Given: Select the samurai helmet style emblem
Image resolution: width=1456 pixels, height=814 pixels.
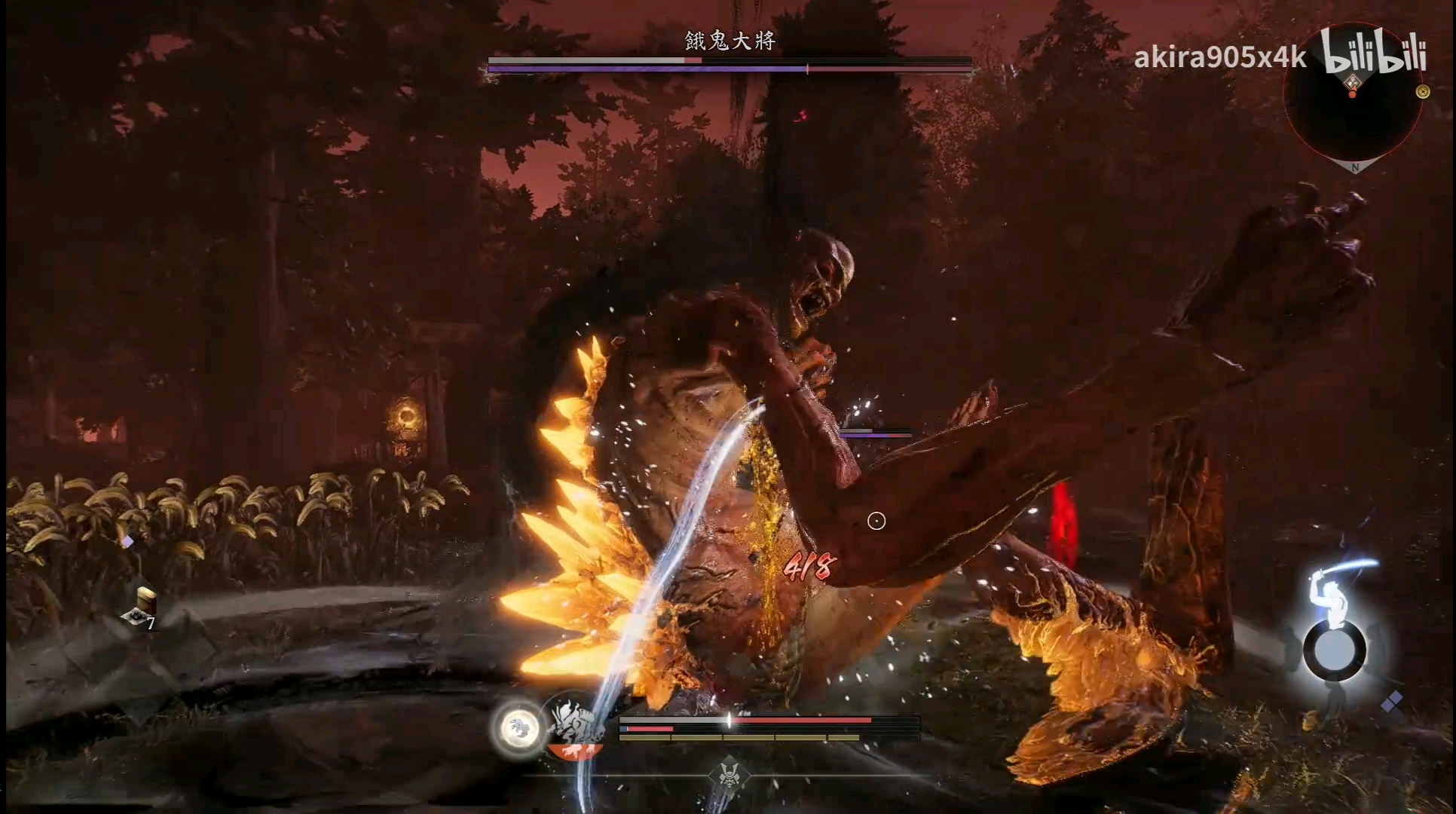Looking at the screenshot, I should click(x=728, y=773).
